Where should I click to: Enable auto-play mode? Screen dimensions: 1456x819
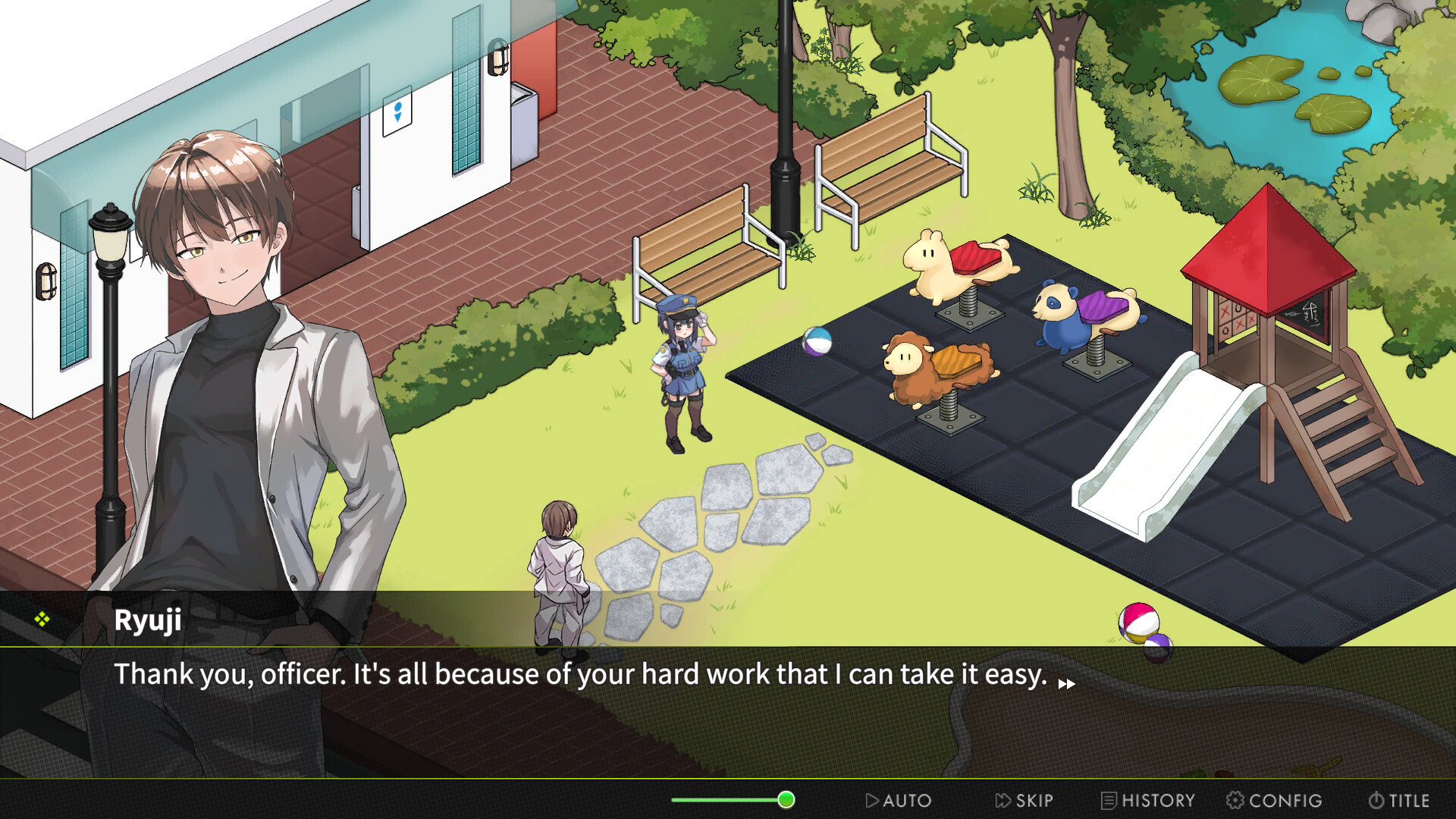[x=899, y=800]
